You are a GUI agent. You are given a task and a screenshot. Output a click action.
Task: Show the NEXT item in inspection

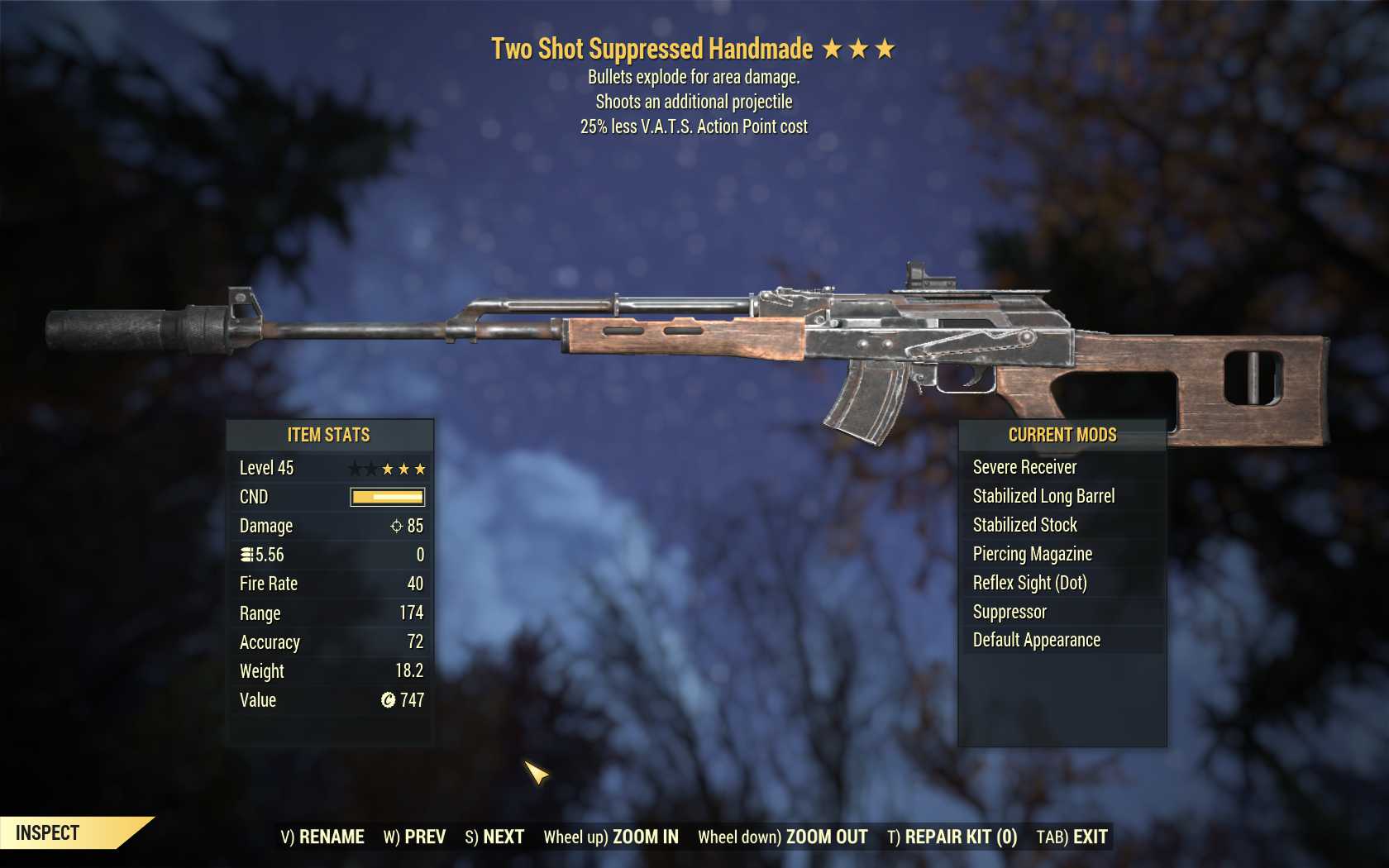494,837
